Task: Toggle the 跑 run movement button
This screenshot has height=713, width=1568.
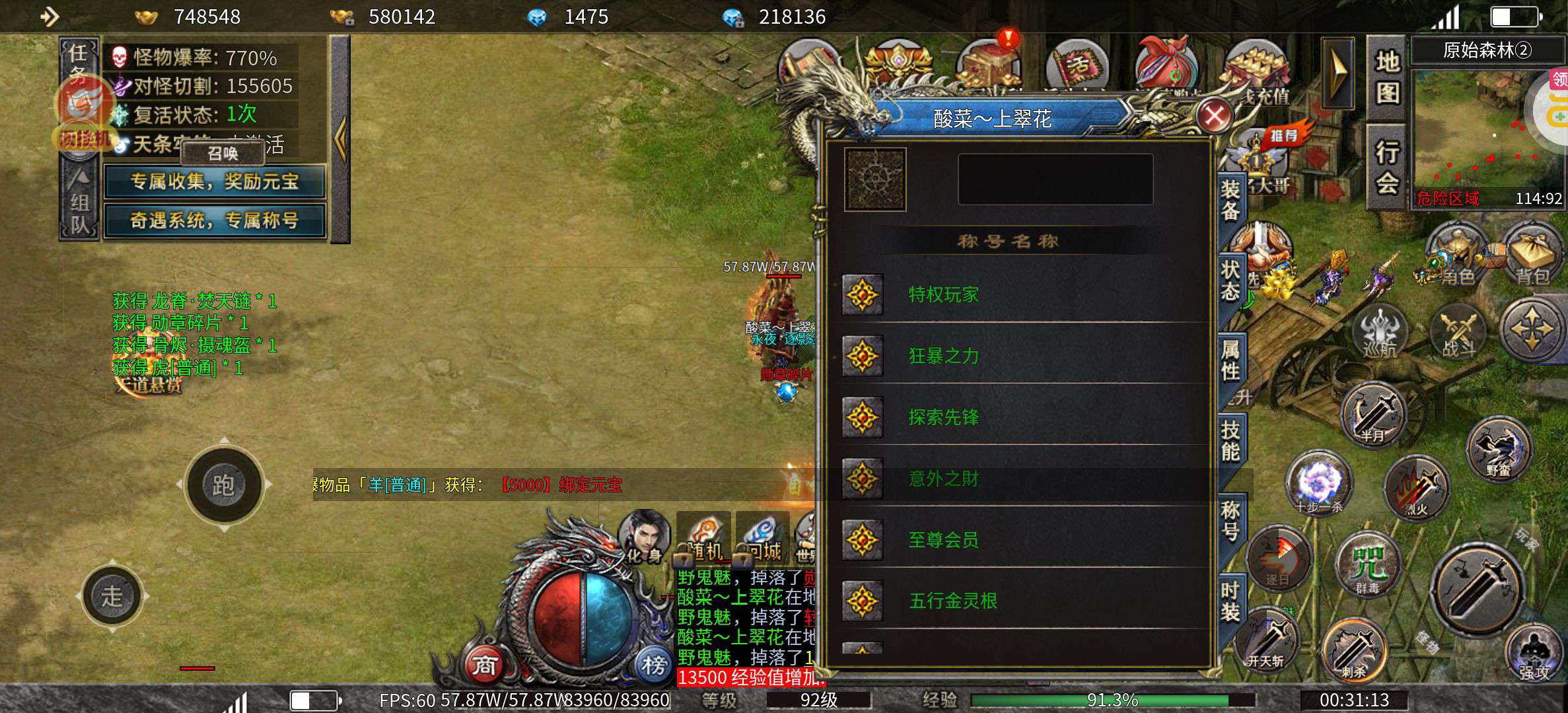Action: [223, 485]
